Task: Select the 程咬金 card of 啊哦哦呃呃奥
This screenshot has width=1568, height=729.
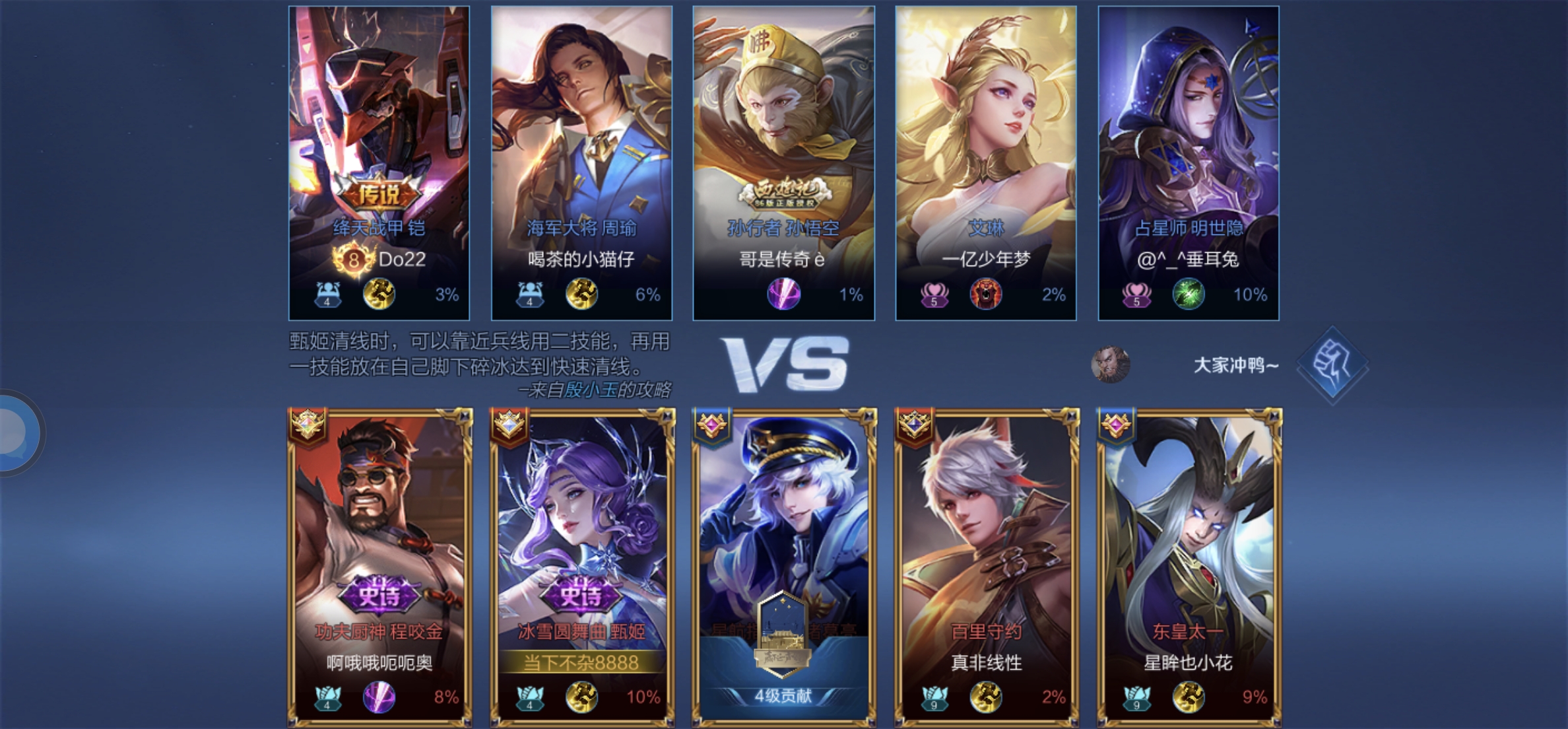Action: [379, 567]
